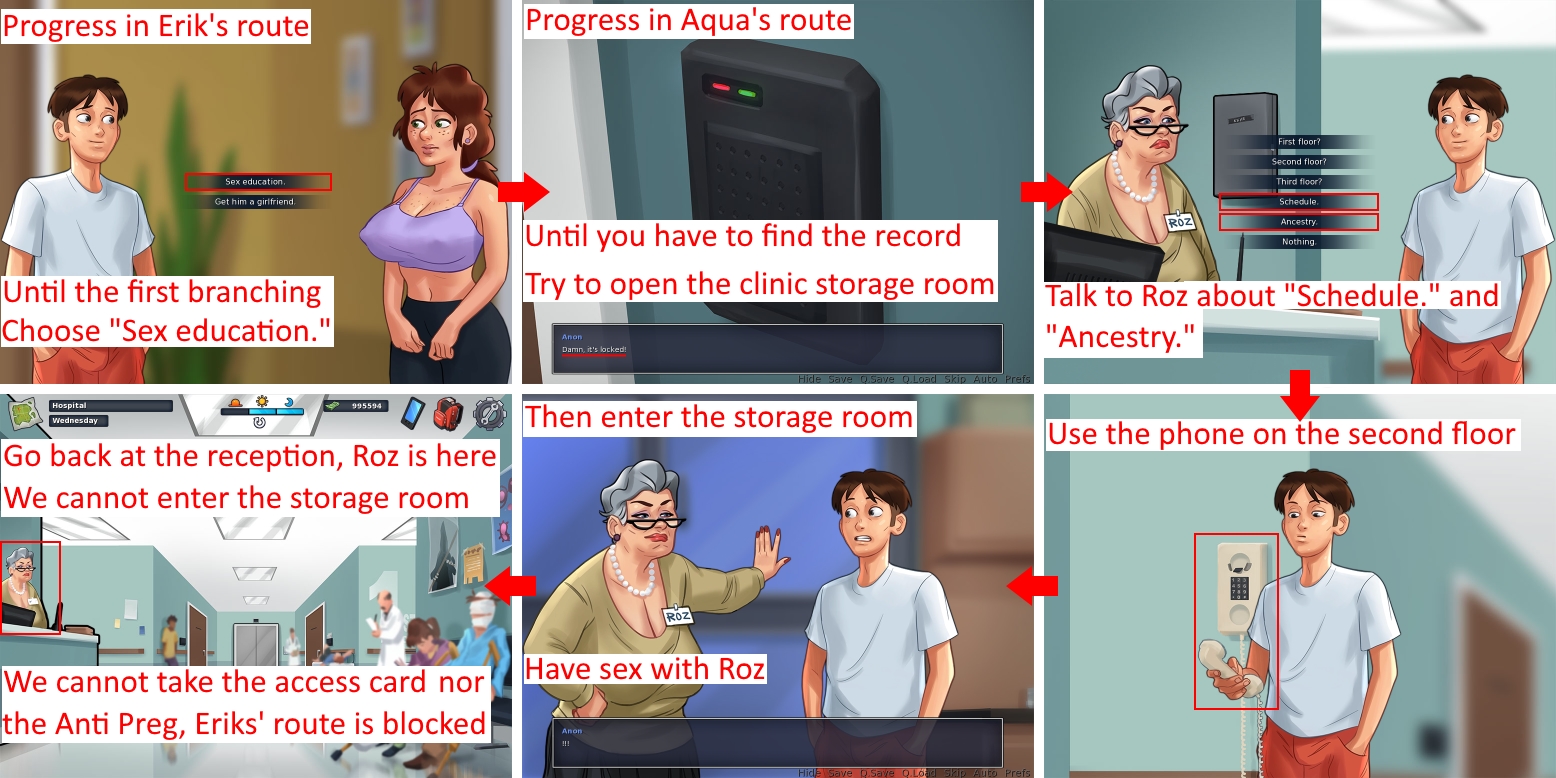Viewport: 1556px width, 778px height.
Task: Open the gear and wrench settings
Action: (490, 413)
